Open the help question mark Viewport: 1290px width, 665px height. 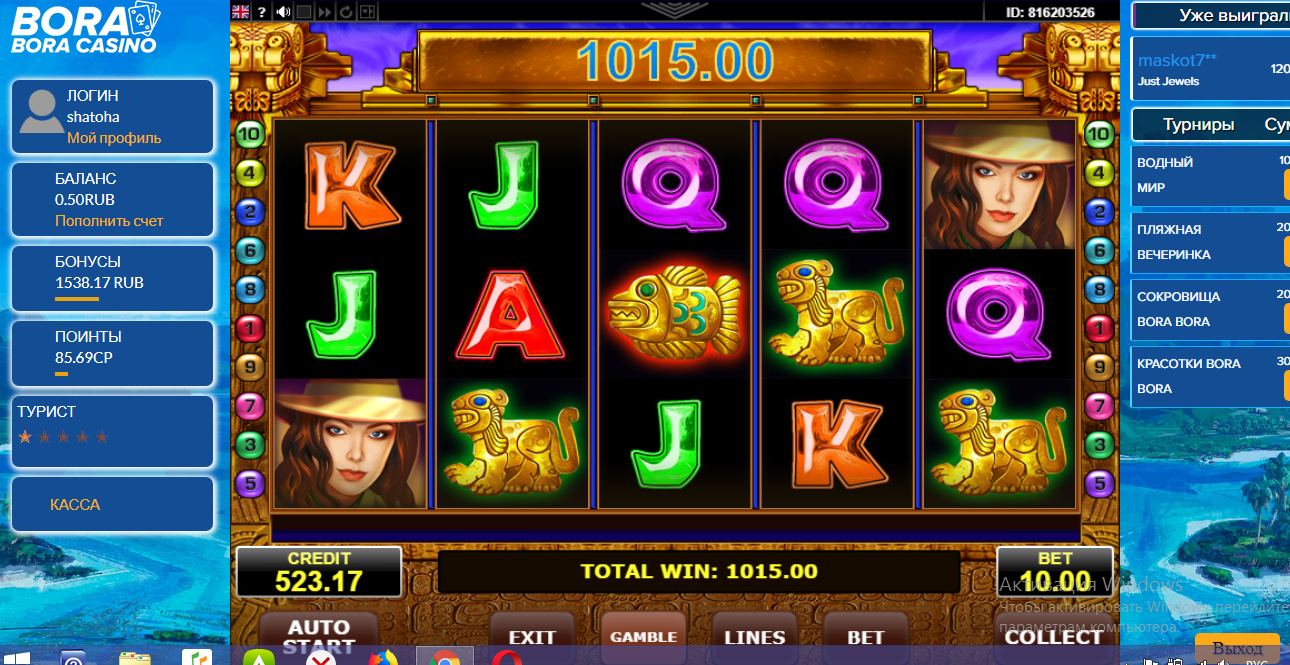click(x=262, y=12)
